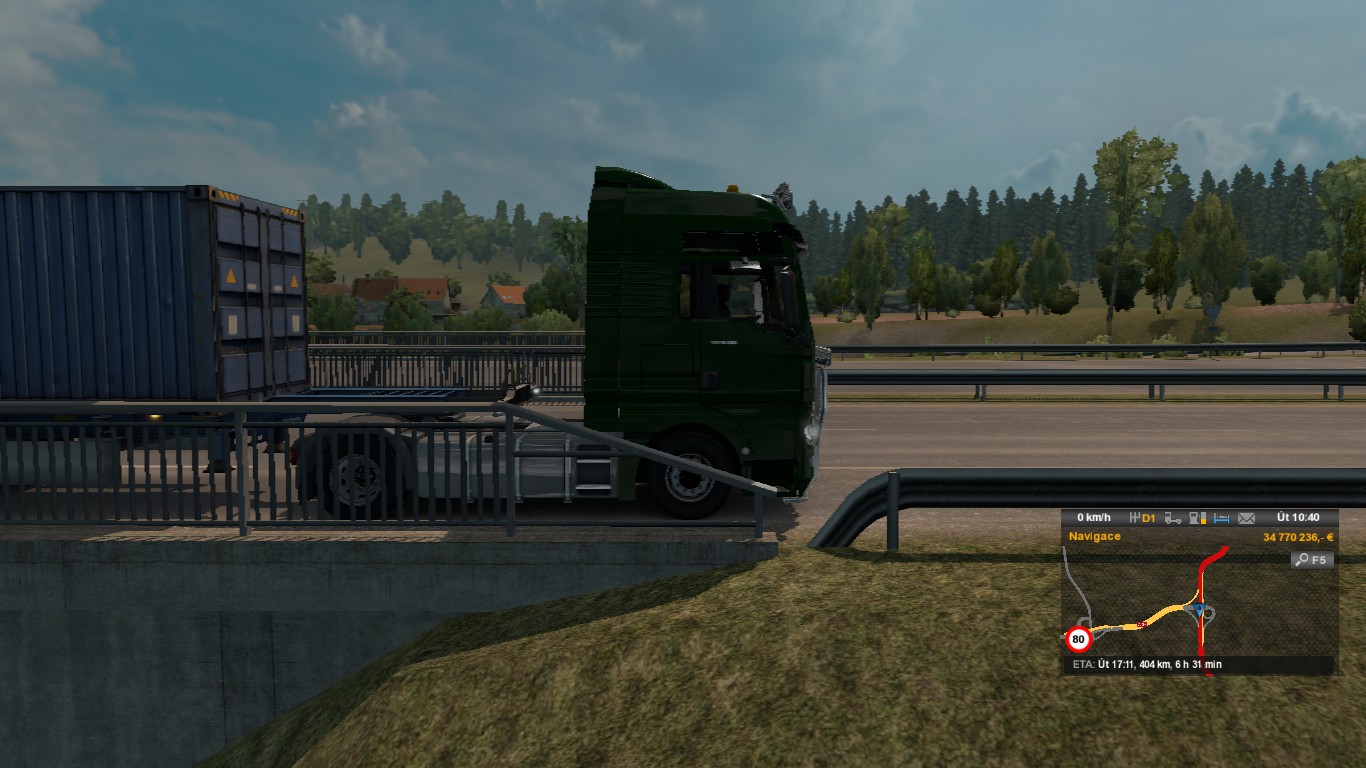Open the truck damage status icon
Image resolution: width=1366 pixels, height=768 pixels.
tap(1173, 518)
